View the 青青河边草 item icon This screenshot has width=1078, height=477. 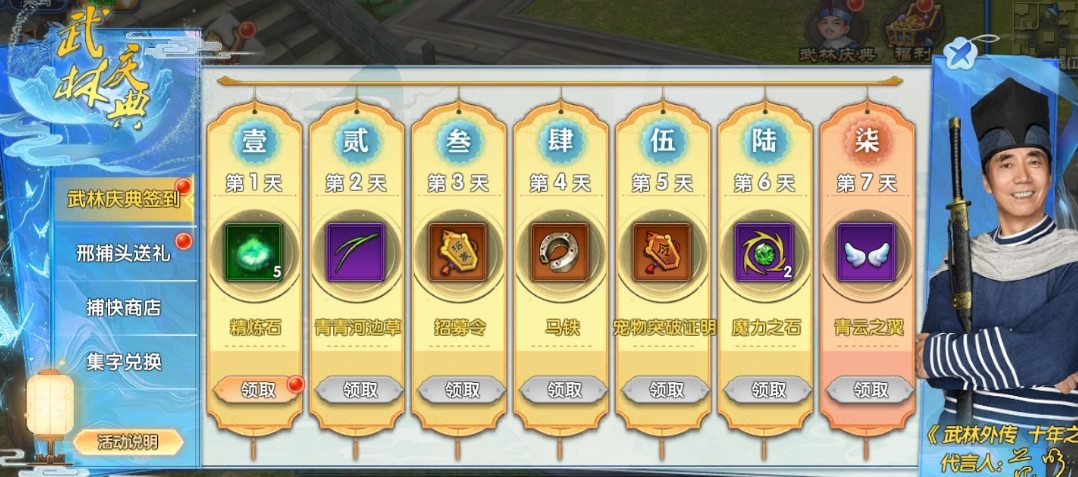point(355,251)
